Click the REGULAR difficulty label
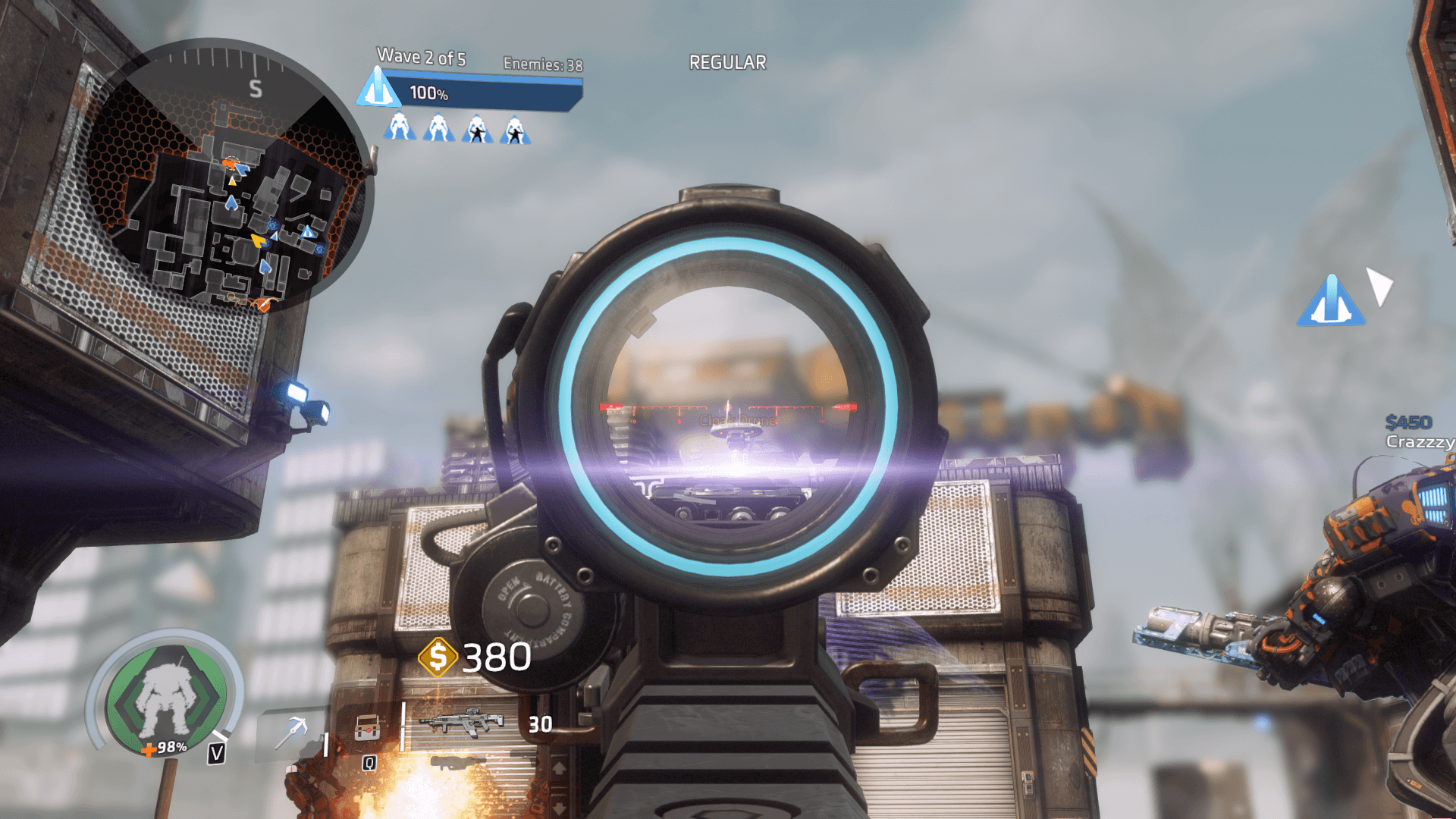The width and height of the screenshot is (1456, 819). [x=726, y=62]
